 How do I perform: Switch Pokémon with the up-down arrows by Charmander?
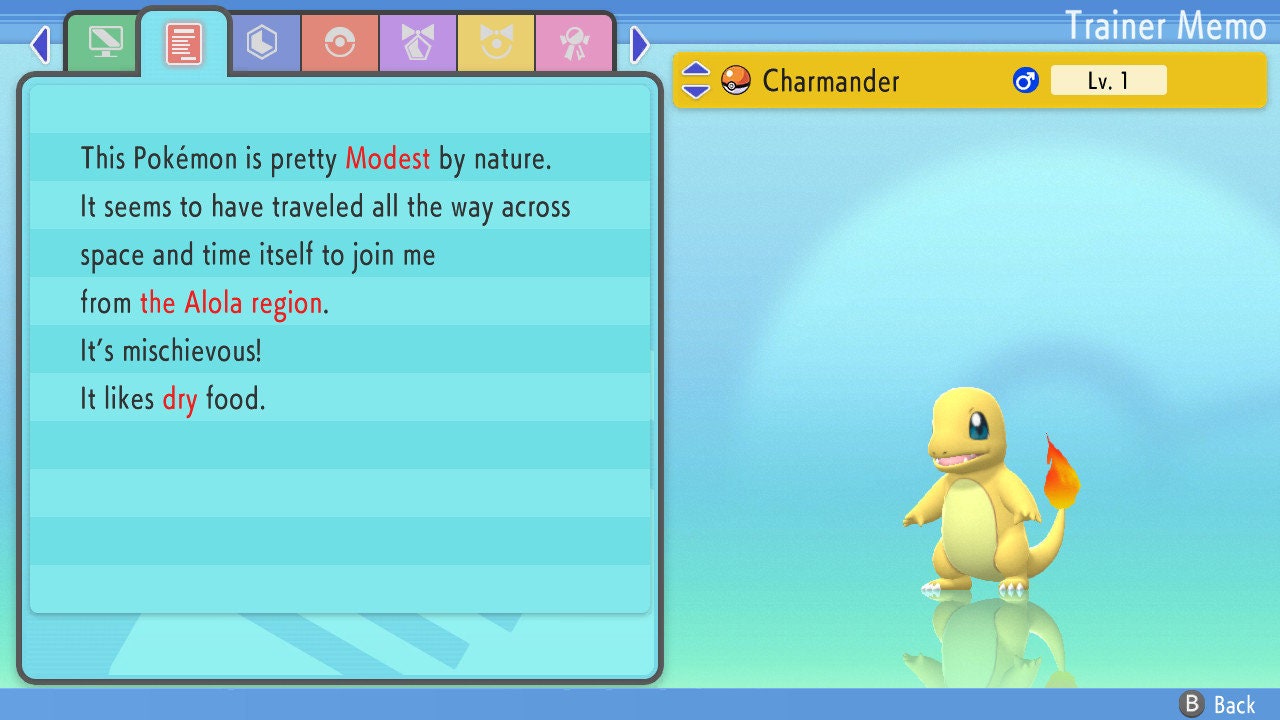click(696, 80)
